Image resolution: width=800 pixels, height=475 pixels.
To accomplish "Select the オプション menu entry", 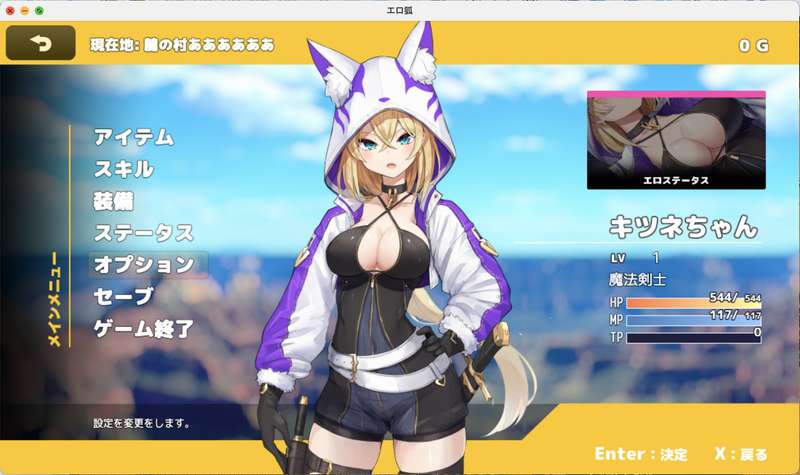I will (x=143, y=265).
